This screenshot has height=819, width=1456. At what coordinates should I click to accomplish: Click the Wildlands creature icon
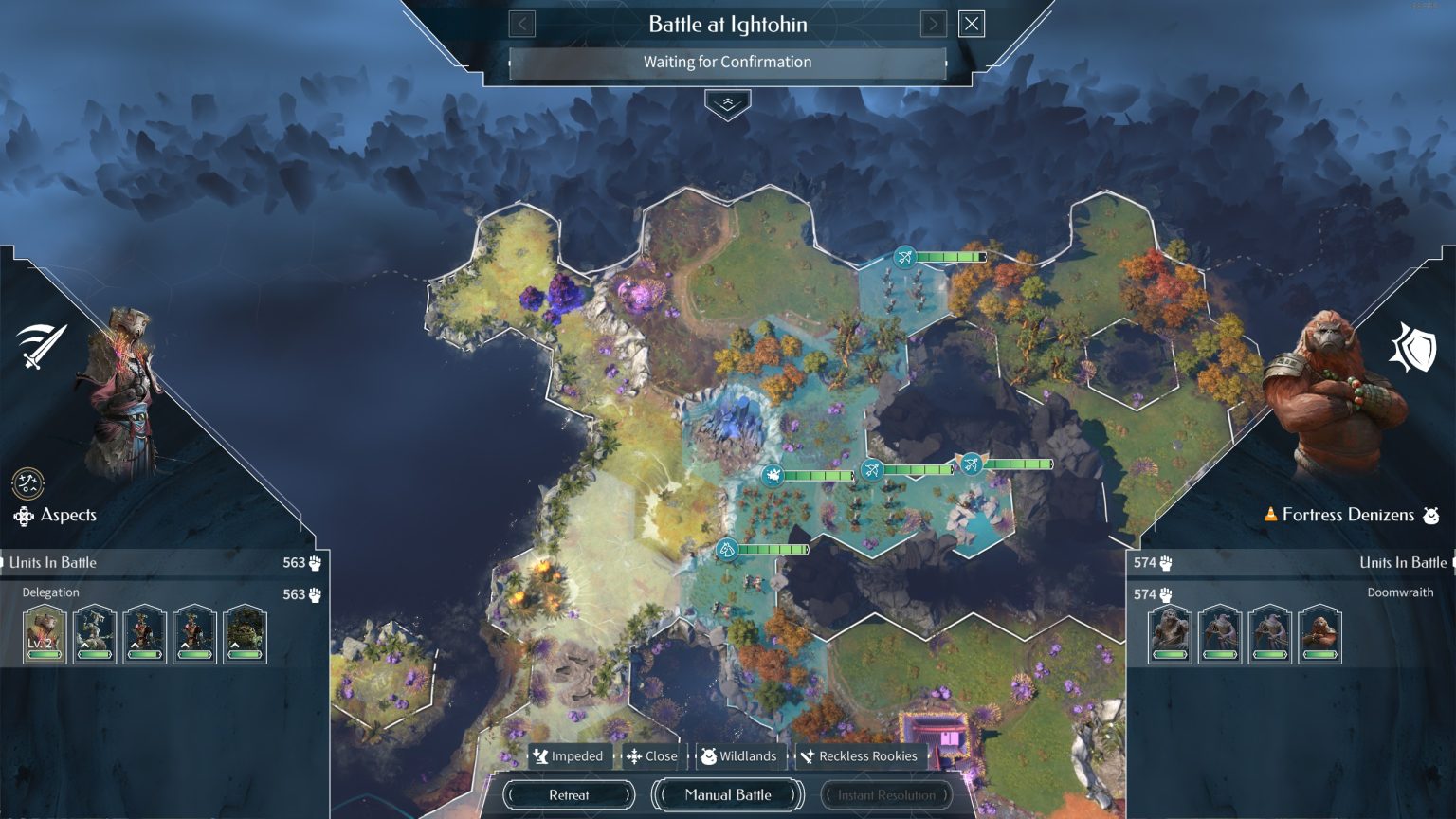710,756
